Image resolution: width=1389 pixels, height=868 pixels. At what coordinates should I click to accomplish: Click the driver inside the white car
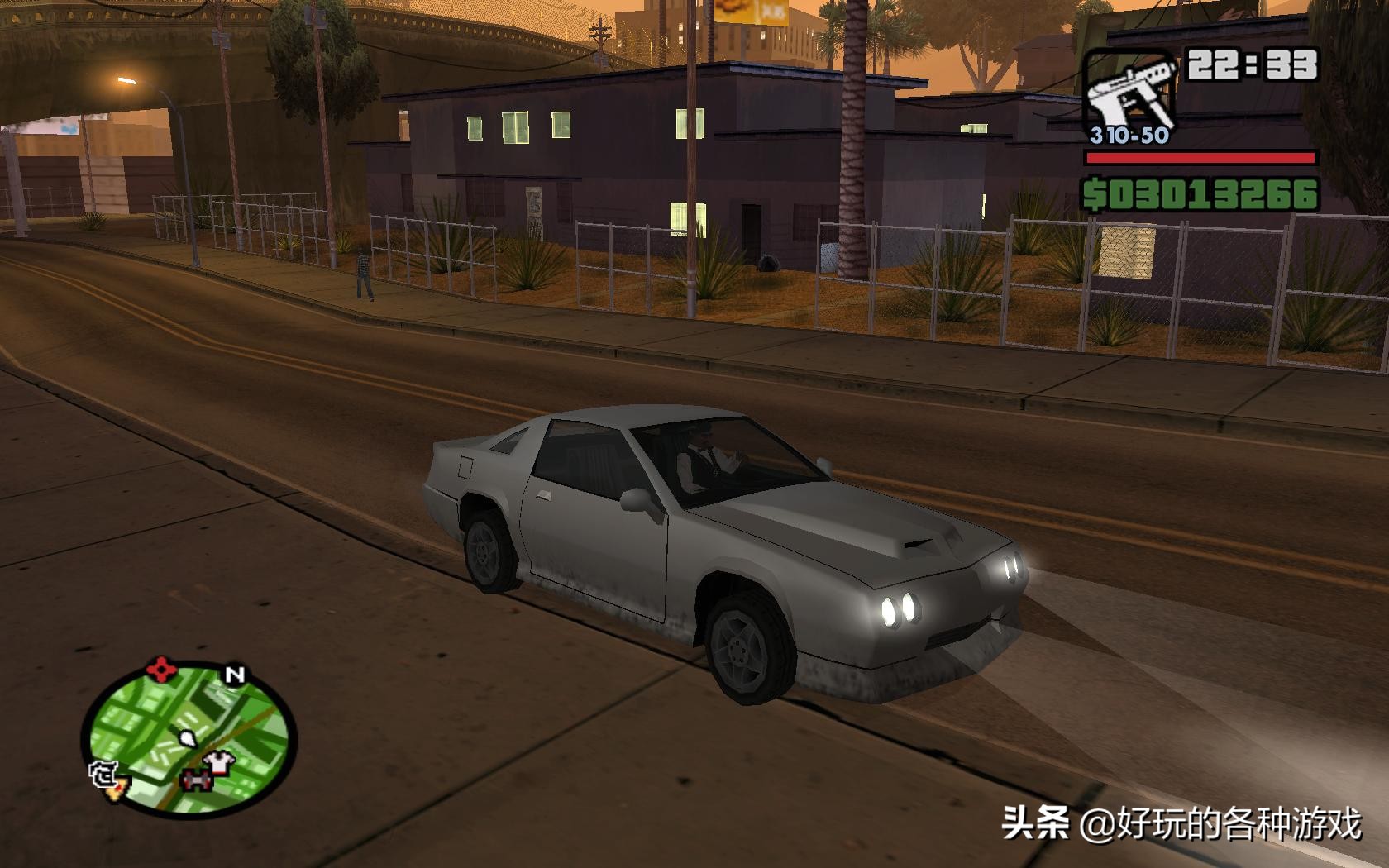[x=699, y=455]
